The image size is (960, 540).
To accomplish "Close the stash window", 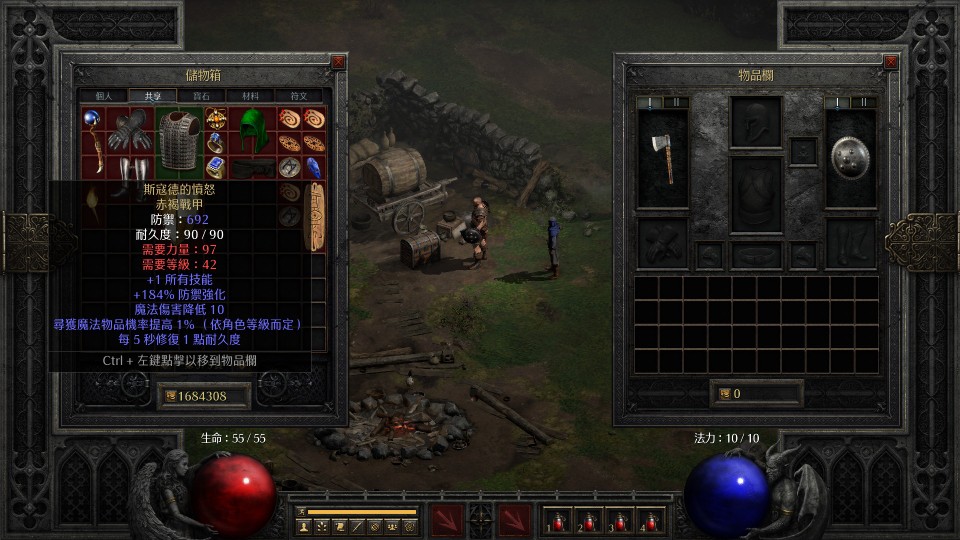I will (338, 62).
